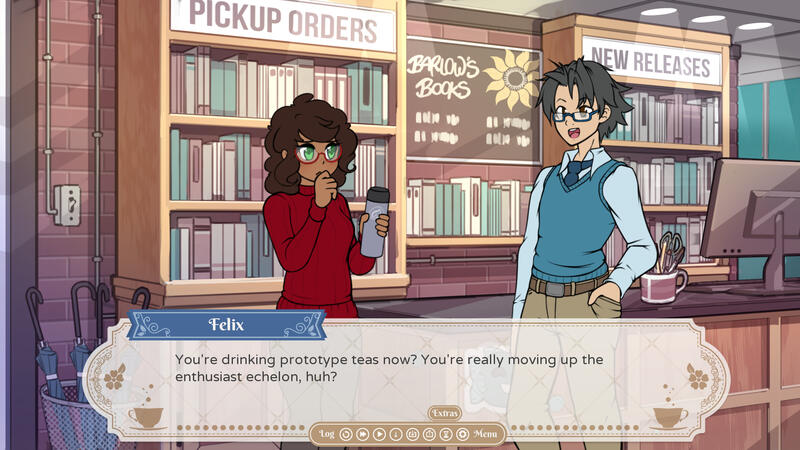This screenshot has width=800, height=450.
Task: Toggle the auto-play triangle icon
Action: pos(379,434)
